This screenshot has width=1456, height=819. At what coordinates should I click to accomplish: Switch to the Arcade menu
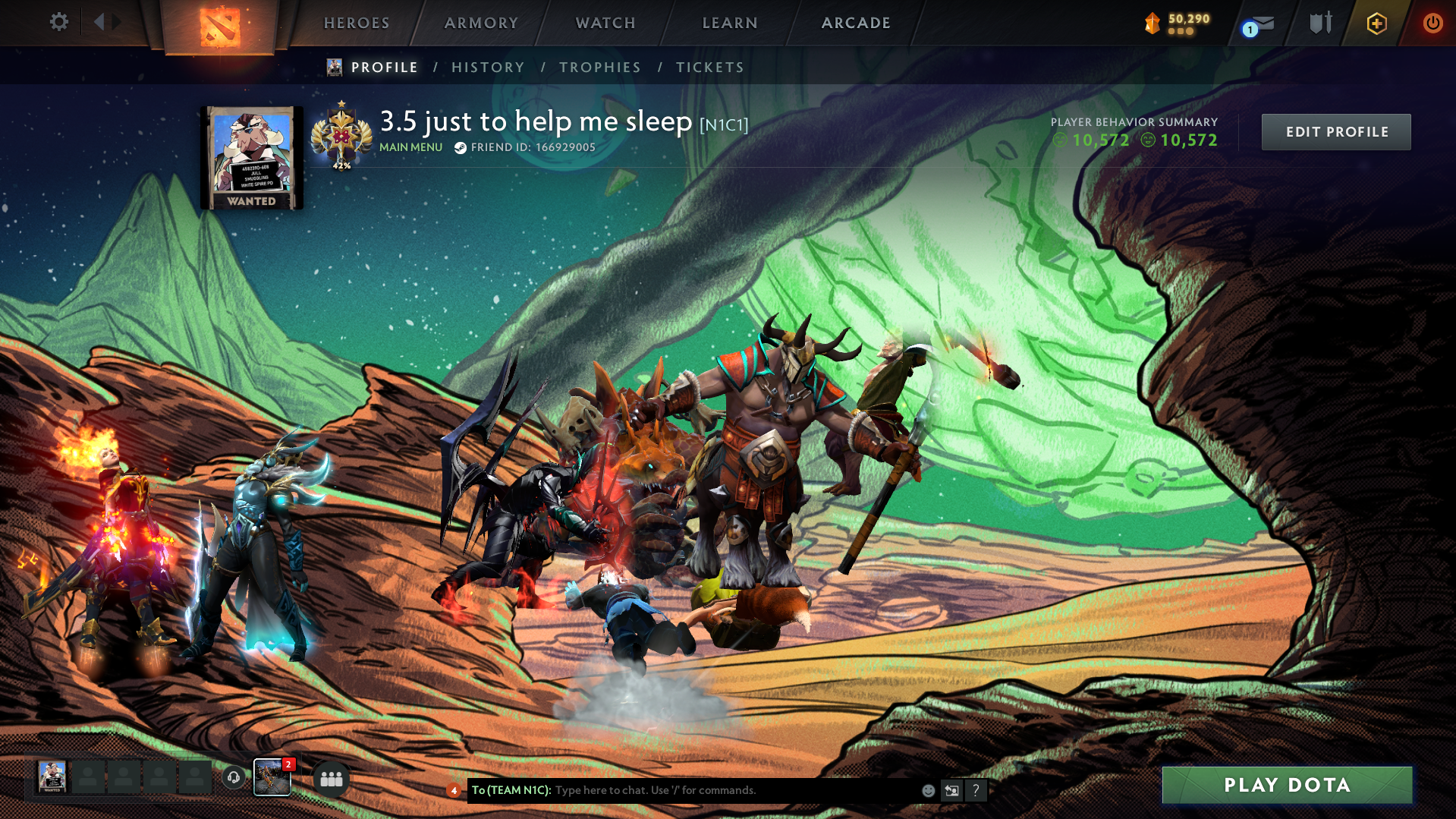pyautogui.click(x=856, y=23)
